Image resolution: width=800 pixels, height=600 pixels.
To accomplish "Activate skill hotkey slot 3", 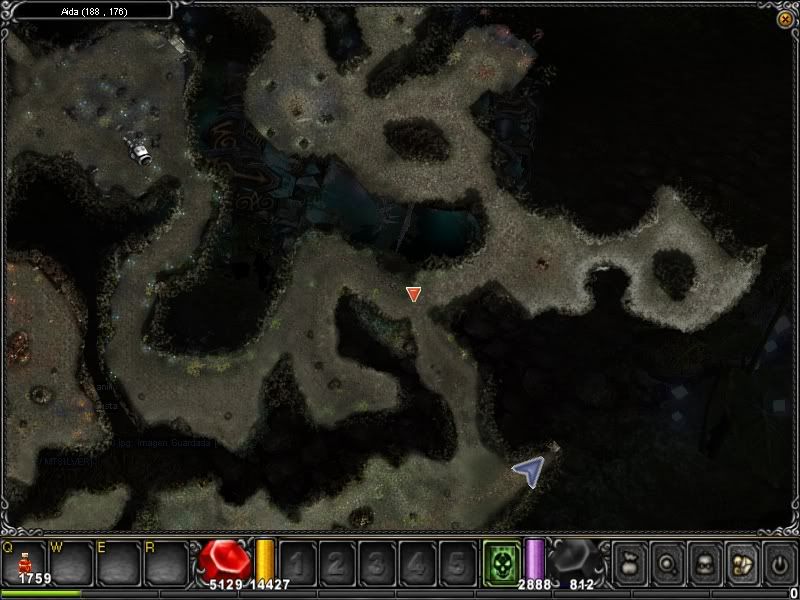I will click(376, 563).
